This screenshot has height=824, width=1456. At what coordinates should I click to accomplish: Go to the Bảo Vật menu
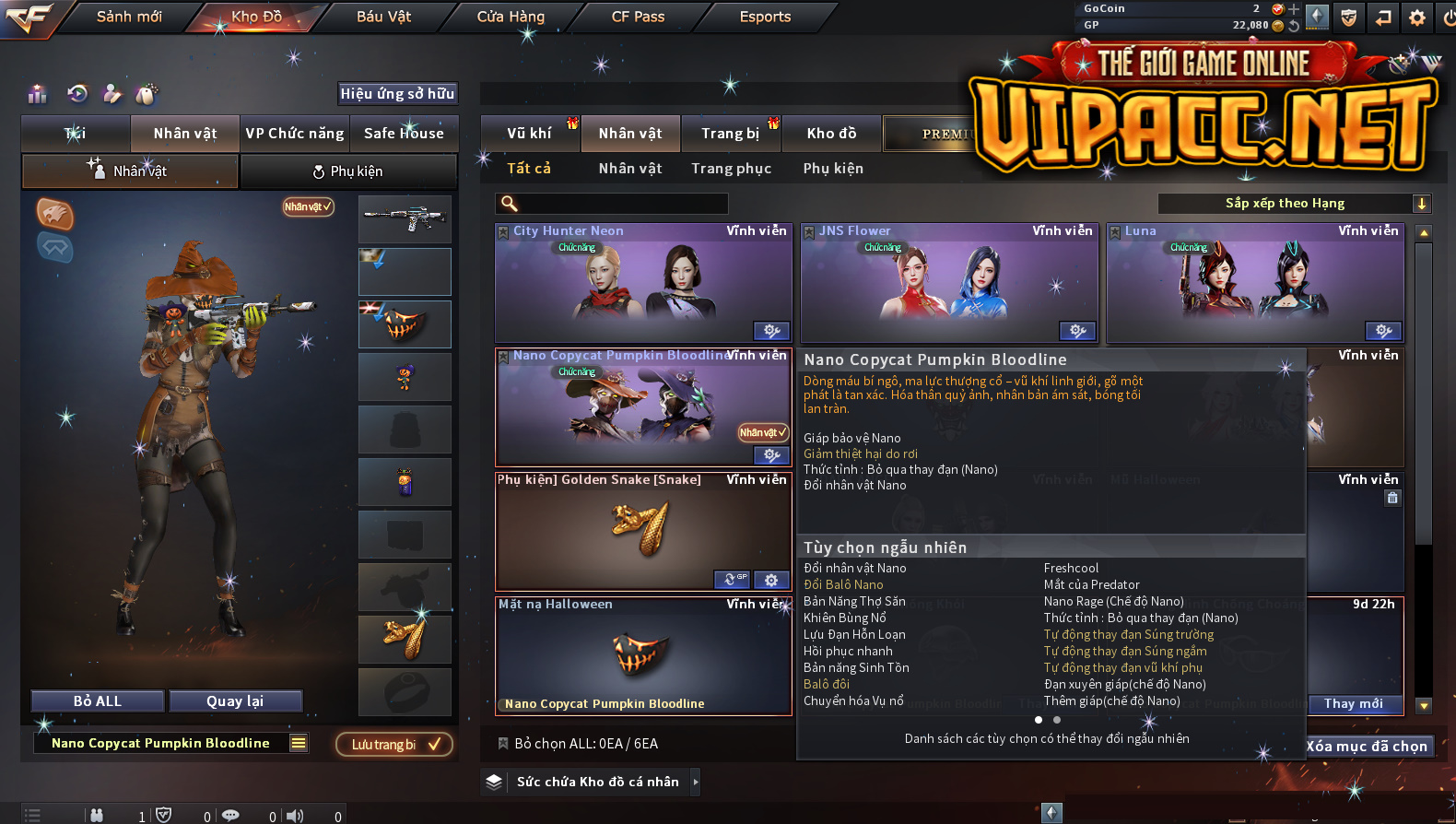pyautogui.click(x=383, y=17)
